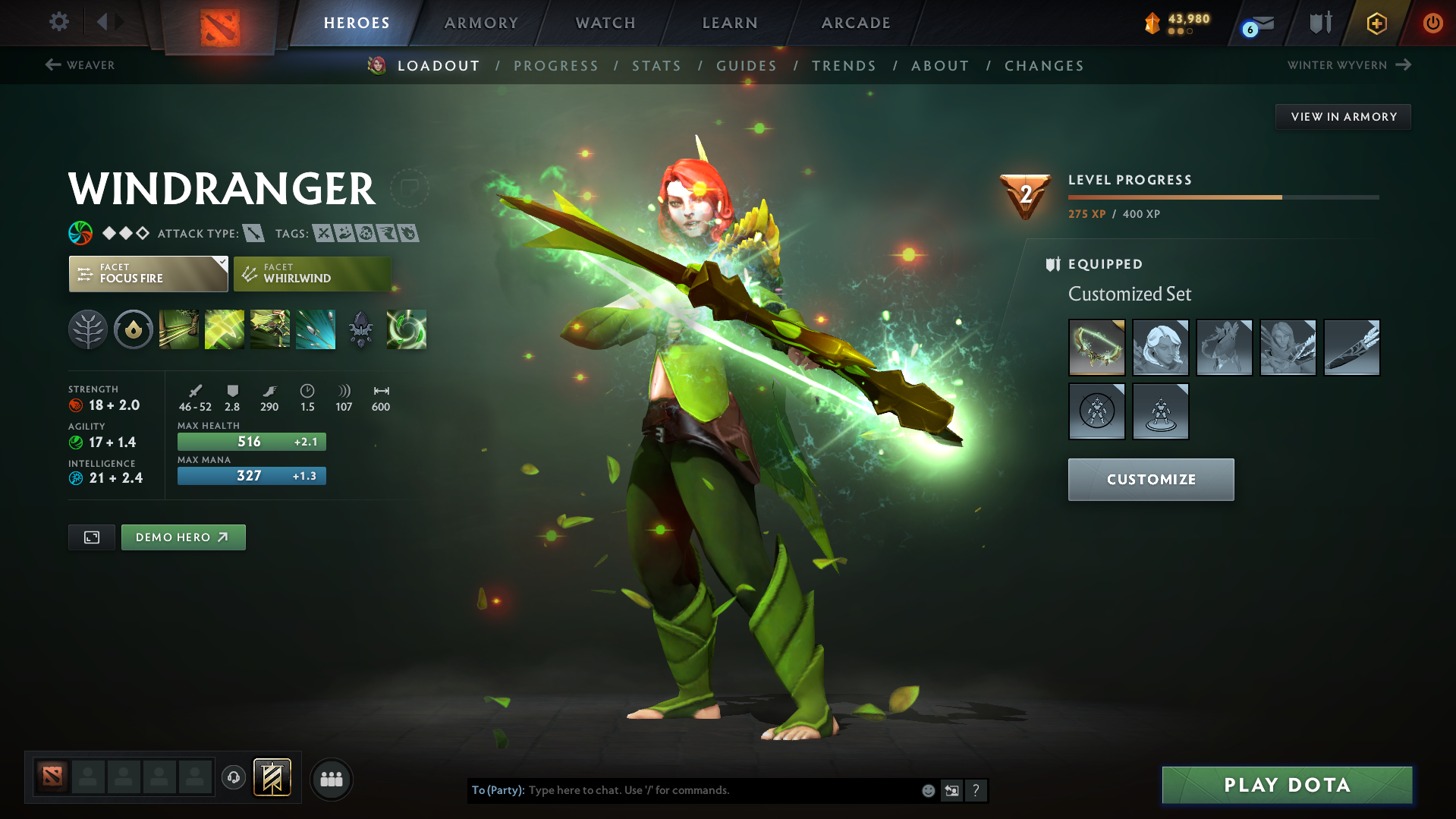
Task: Toggle the Talent Tree icon
Action: pos(88,329)
